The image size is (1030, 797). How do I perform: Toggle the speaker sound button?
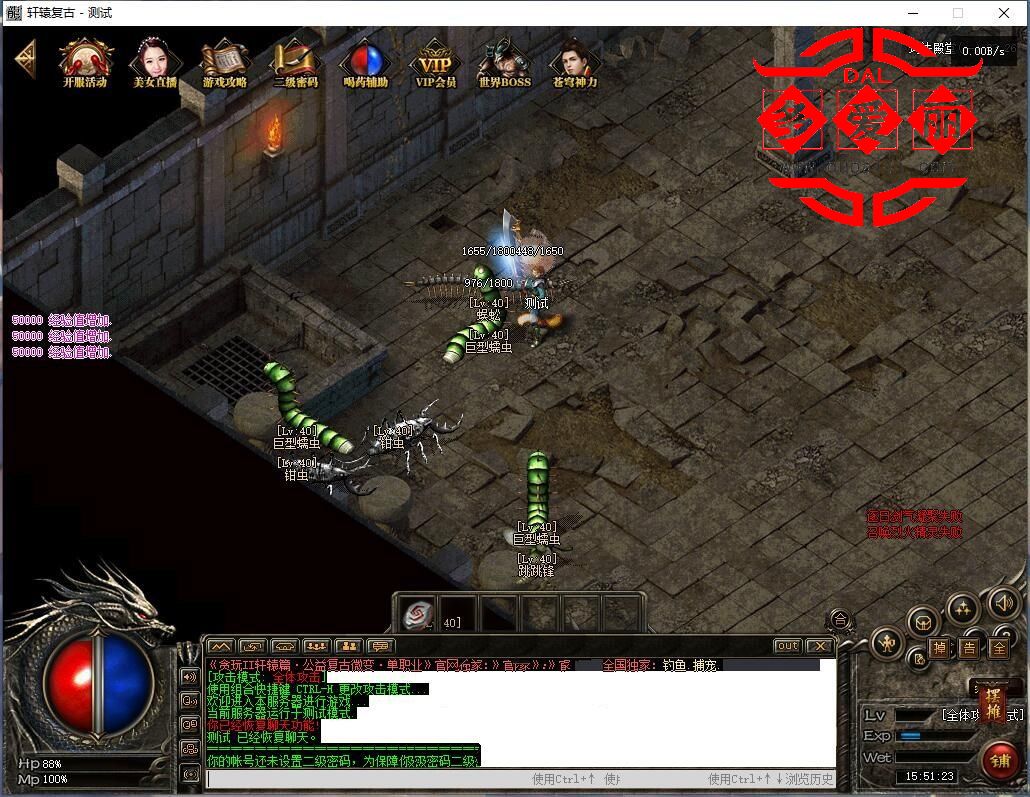(1004, 603)
